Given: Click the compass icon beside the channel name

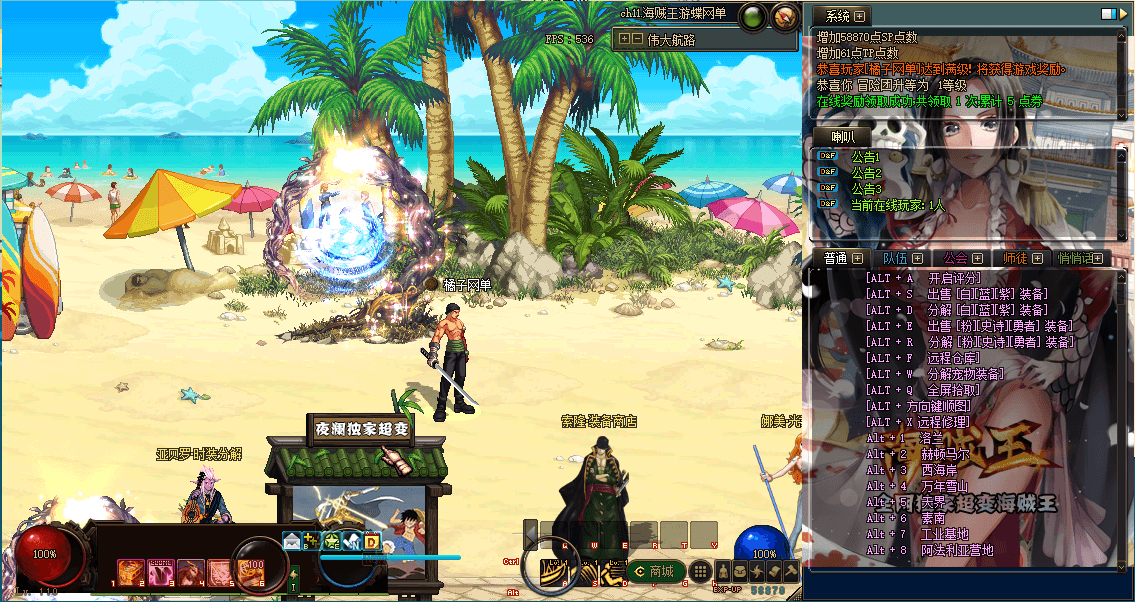Looking at the screenshot, I should (x=785, y=16).
